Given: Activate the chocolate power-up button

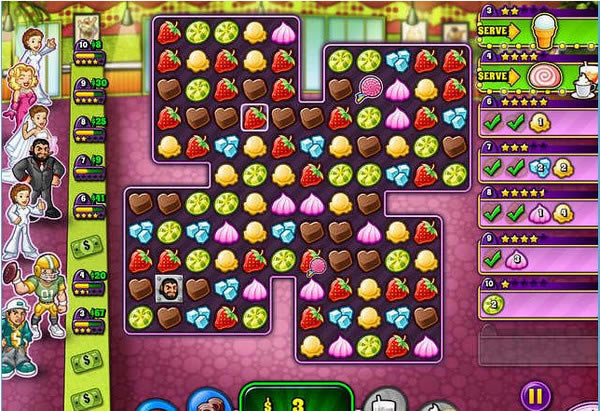Looking at the screenshot, I should 210,402.
